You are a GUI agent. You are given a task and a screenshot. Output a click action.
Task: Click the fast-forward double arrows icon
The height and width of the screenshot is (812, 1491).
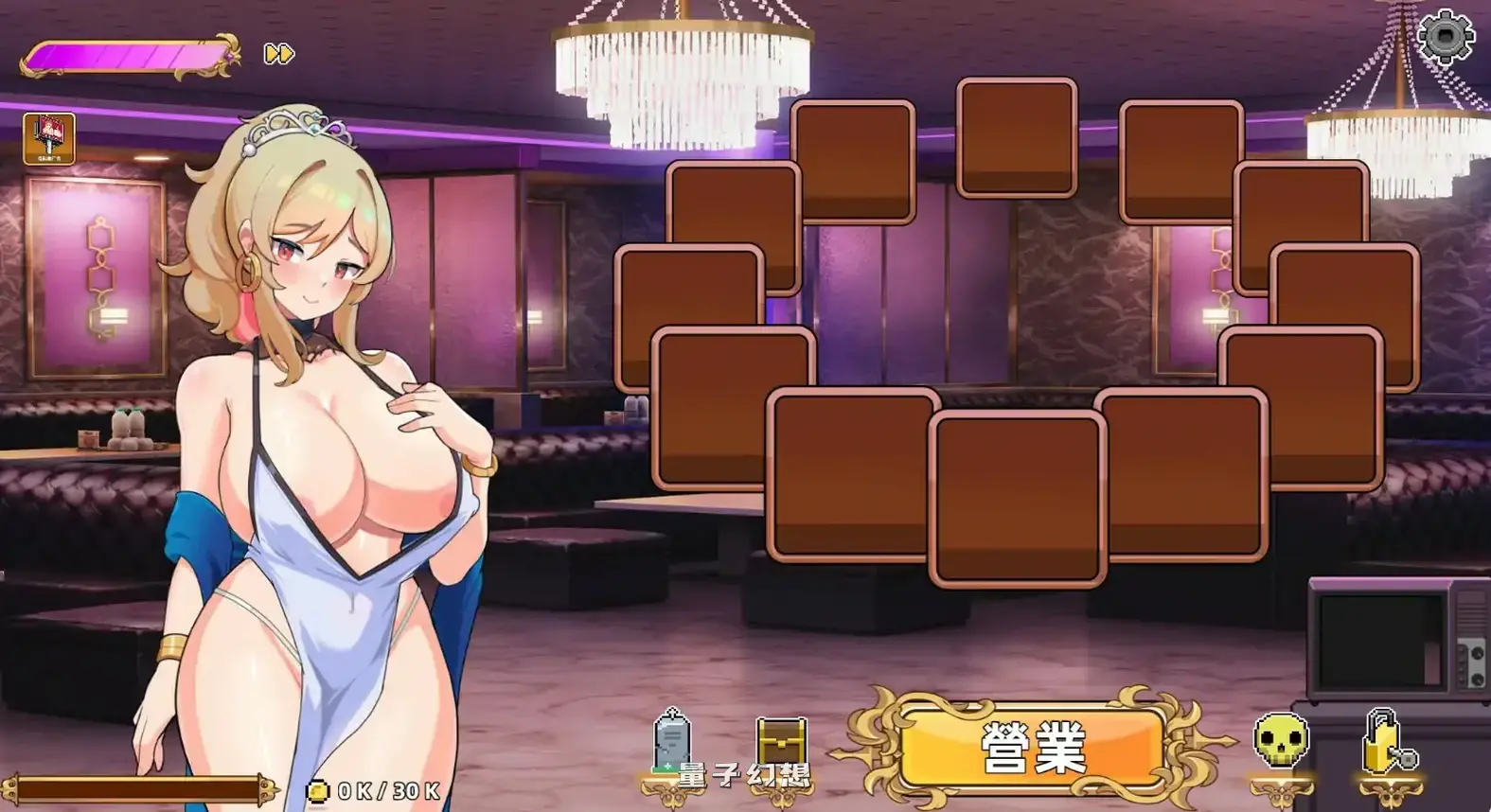[277, 54]
